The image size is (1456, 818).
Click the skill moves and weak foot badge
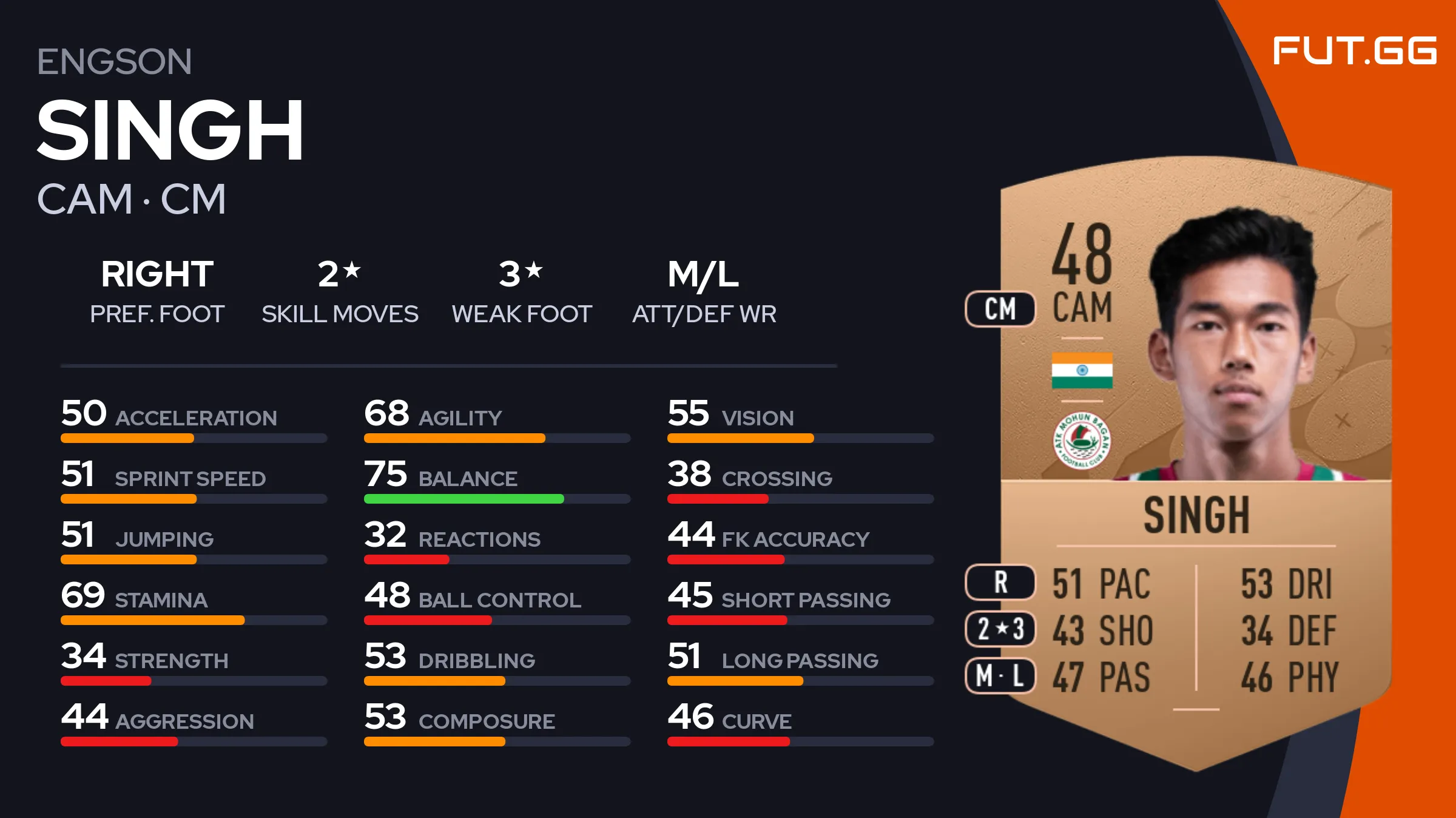(1000, 629)
